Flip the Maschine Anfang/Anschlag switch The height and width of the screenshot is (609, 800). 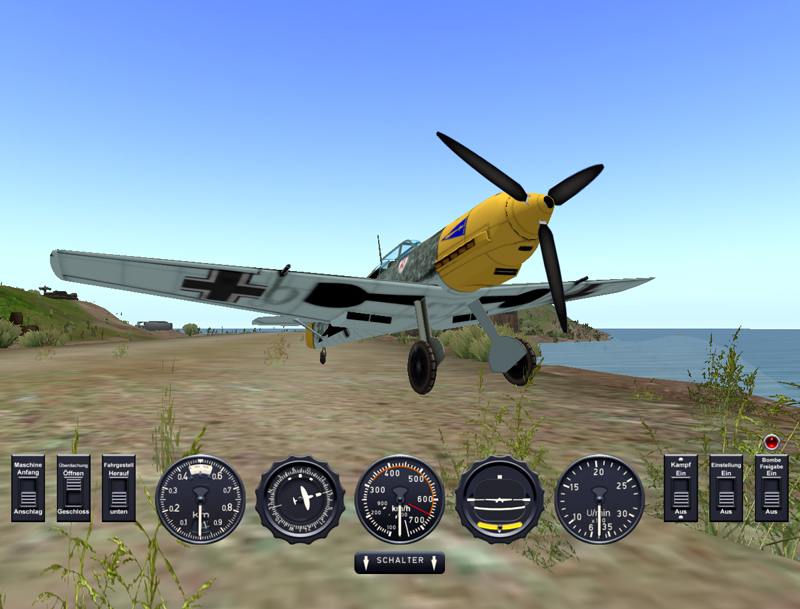pos(28,495)
